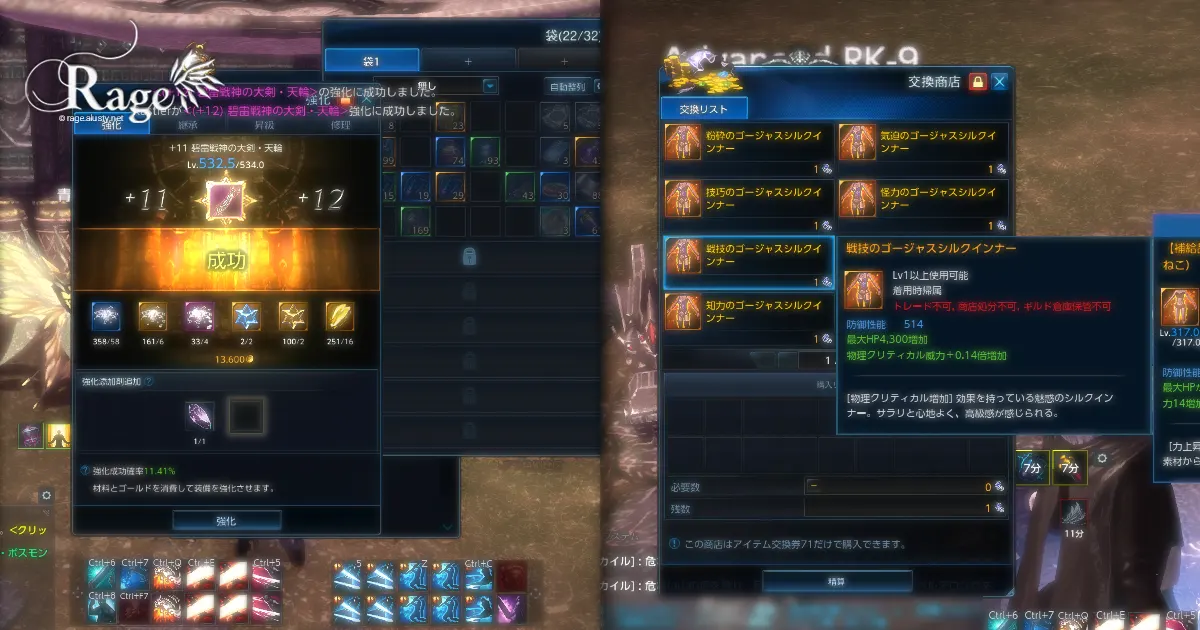This screenshot has height=630, width=1200.
Task: Click the 強化 enhance button
Action: click(226, 521)
